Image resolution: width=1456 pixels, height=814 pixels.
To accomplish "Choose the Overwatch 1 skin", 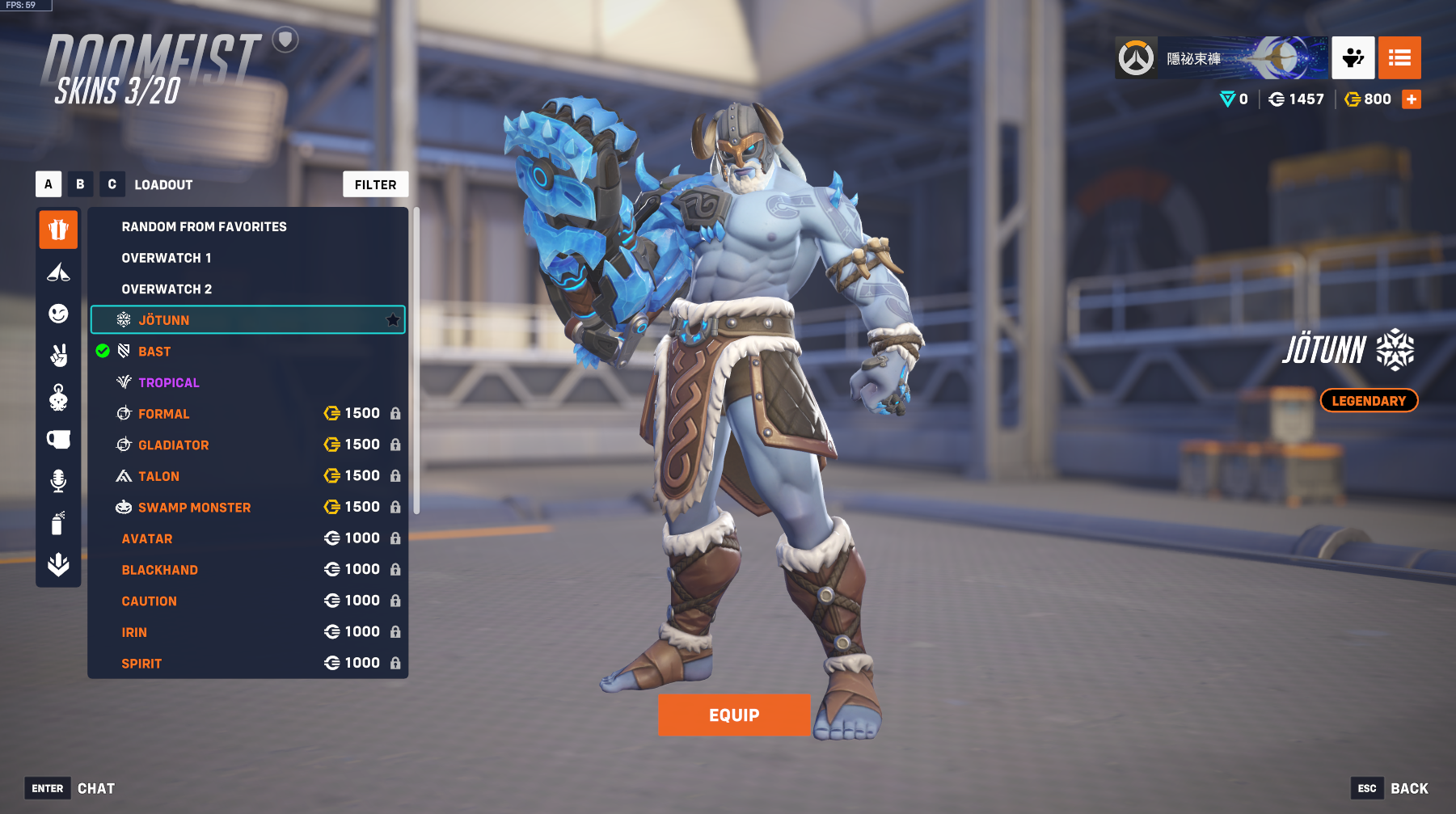I will 167,258.
